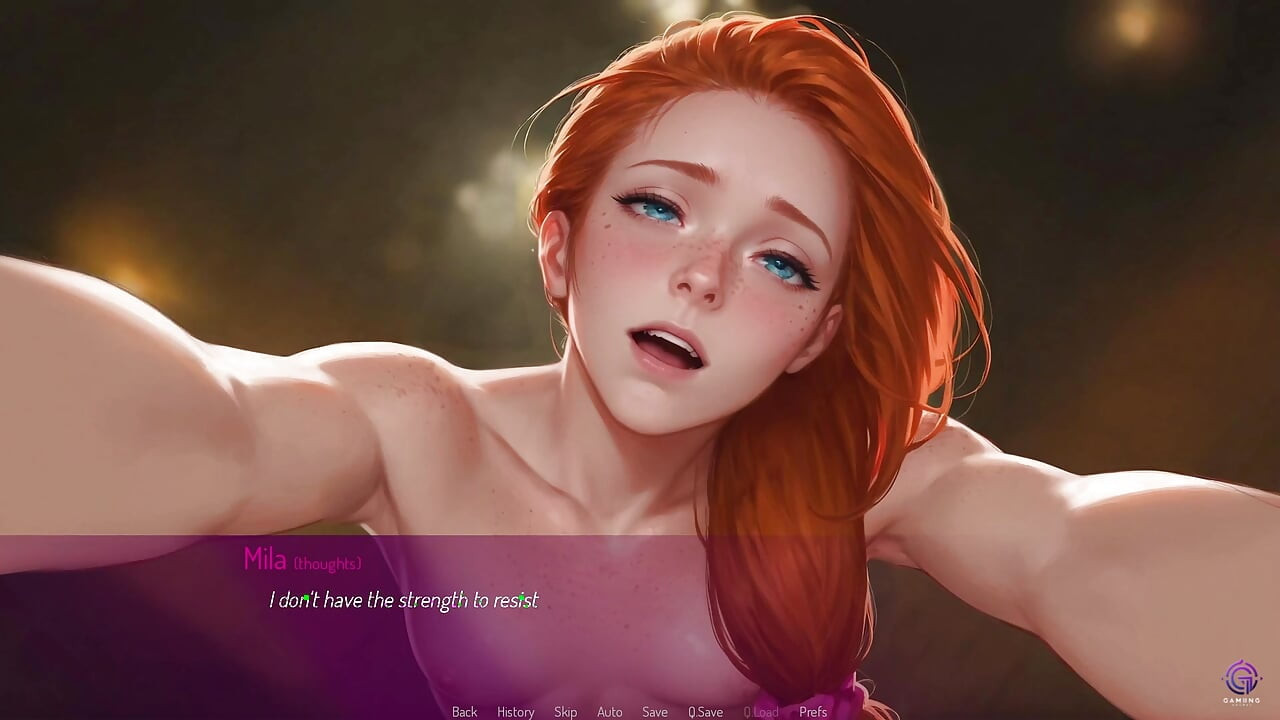This screenshot has width=1280, height=720.
Task: Toggle Auto-advance text mode
Action: [x=610, y=712]
